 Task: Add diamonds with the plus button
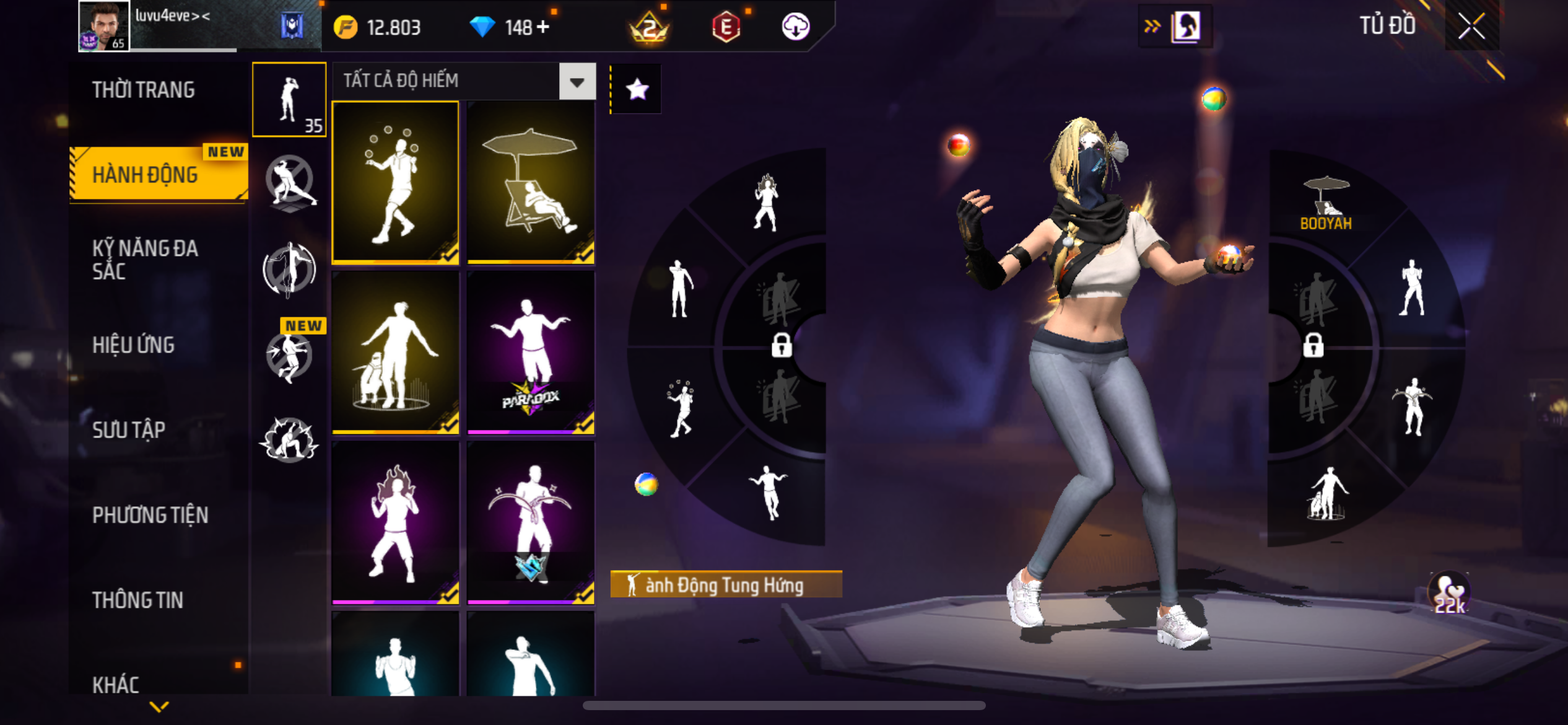click(x=543, y=27)
